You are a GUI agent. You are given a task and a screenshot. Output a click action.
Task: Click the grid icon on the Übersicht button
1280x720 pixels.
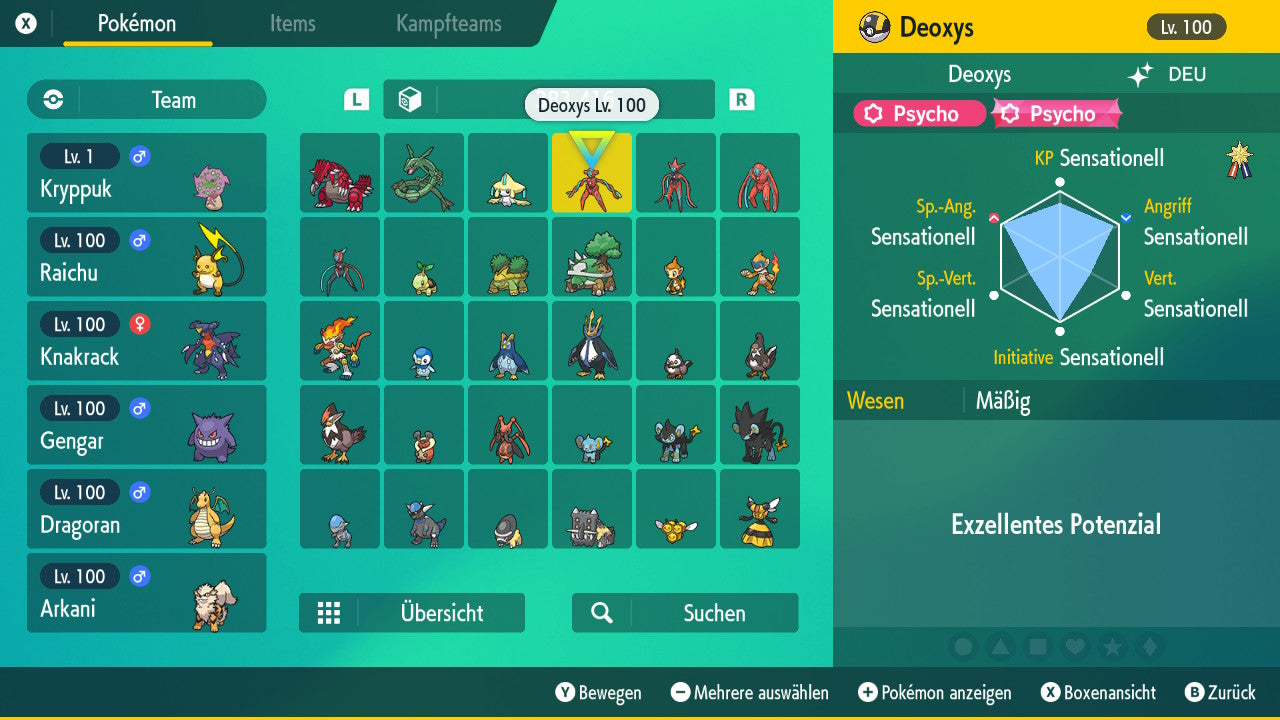(x=330, y=612)
